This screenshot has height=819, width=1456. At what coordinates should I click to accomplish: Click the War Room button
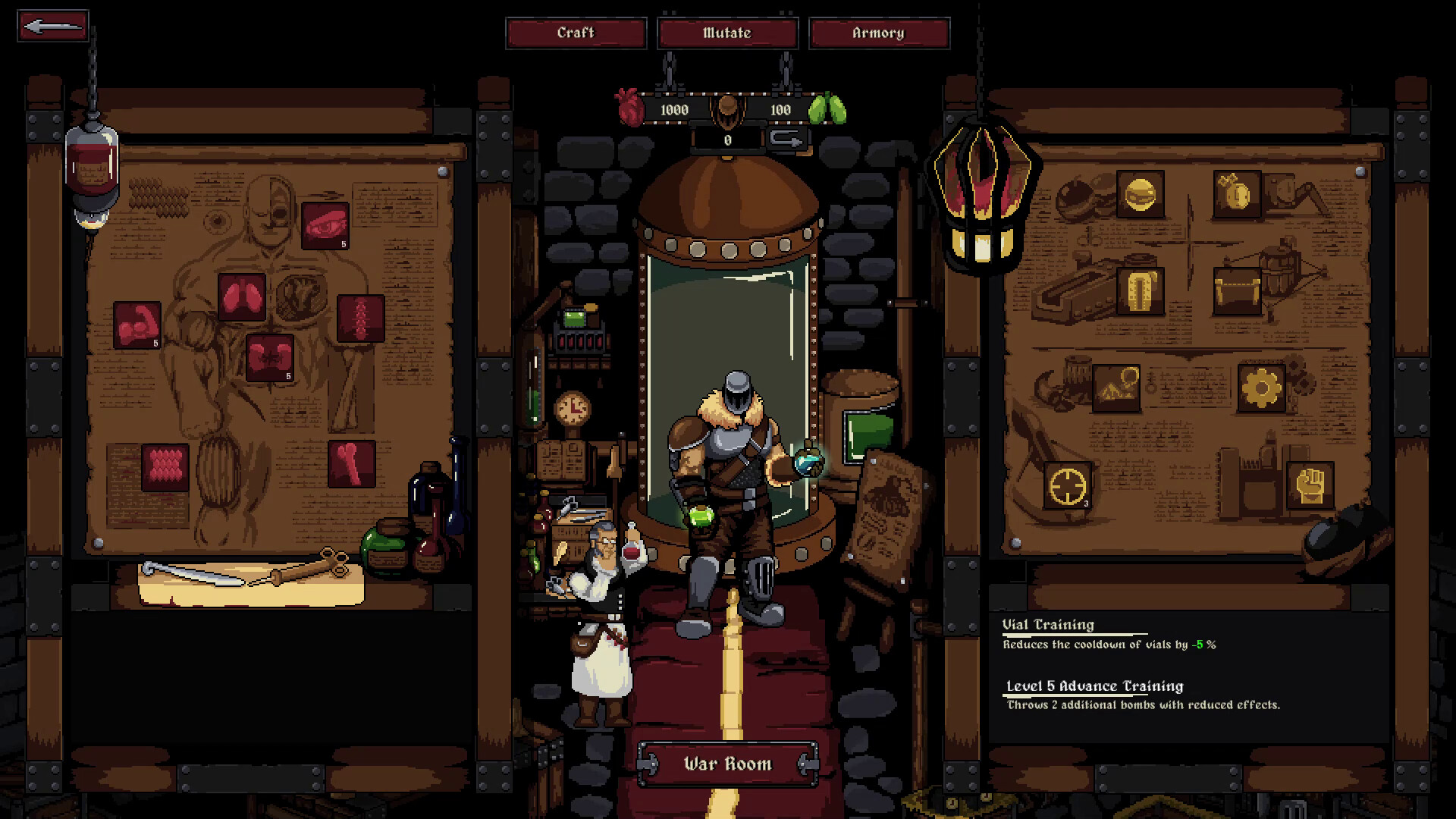726,764
